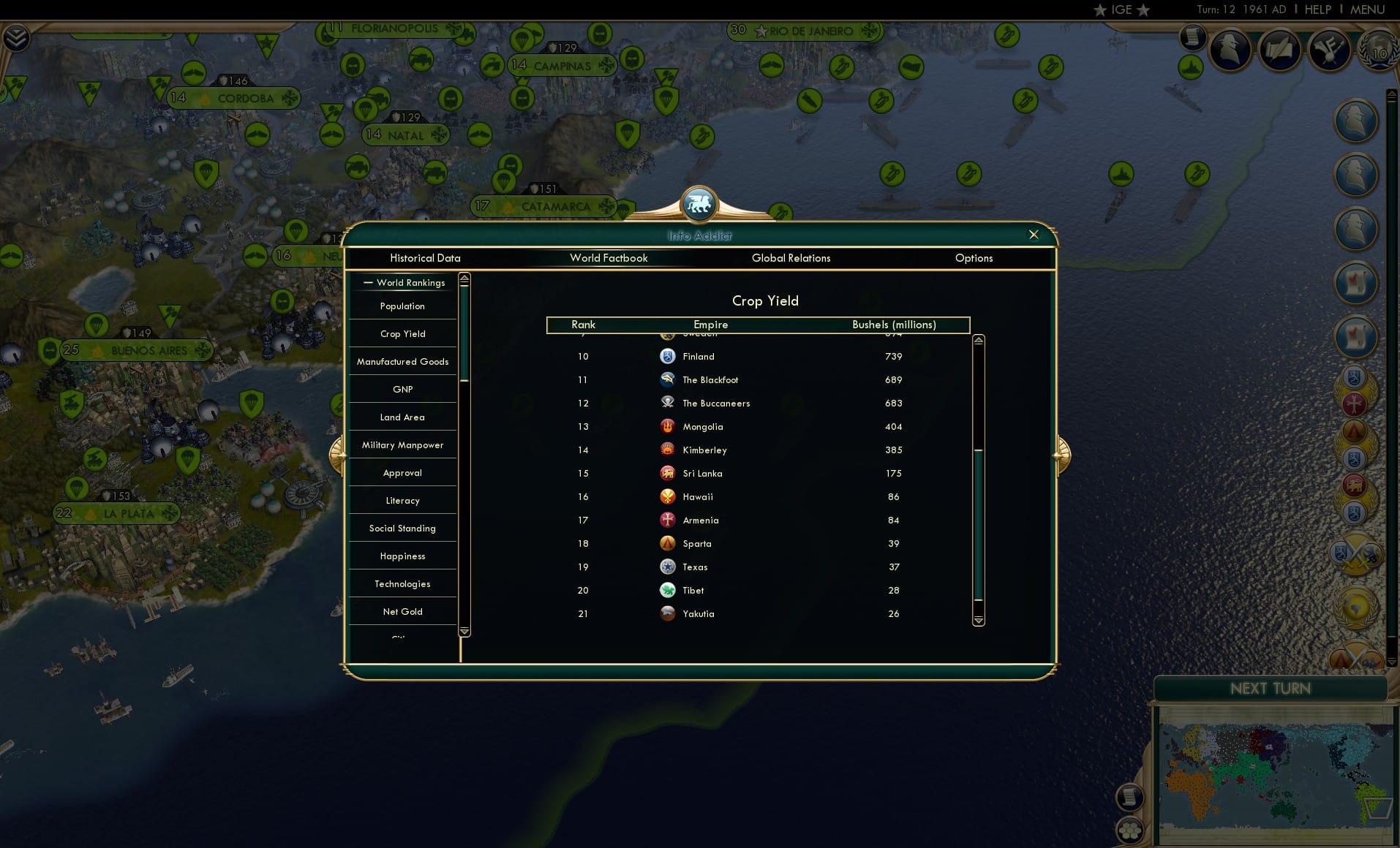Image resolution: width=1400 pixels, height=848 pixels.
Task: Open the Victory Progress icon near top right
Action: [x=1329, y=50]
